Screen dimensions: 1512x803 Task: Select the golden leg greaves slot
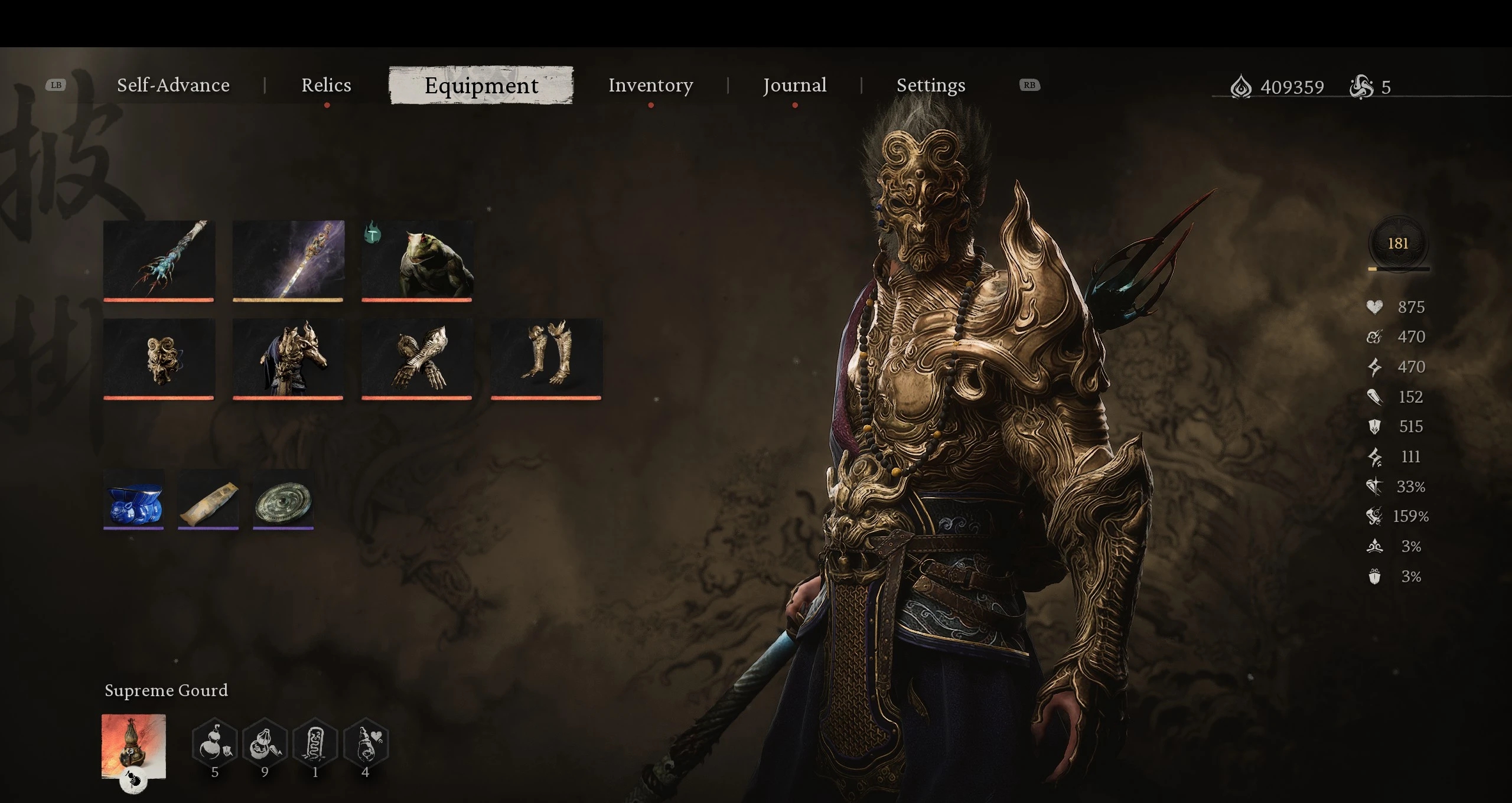click(x=546, y=358)
